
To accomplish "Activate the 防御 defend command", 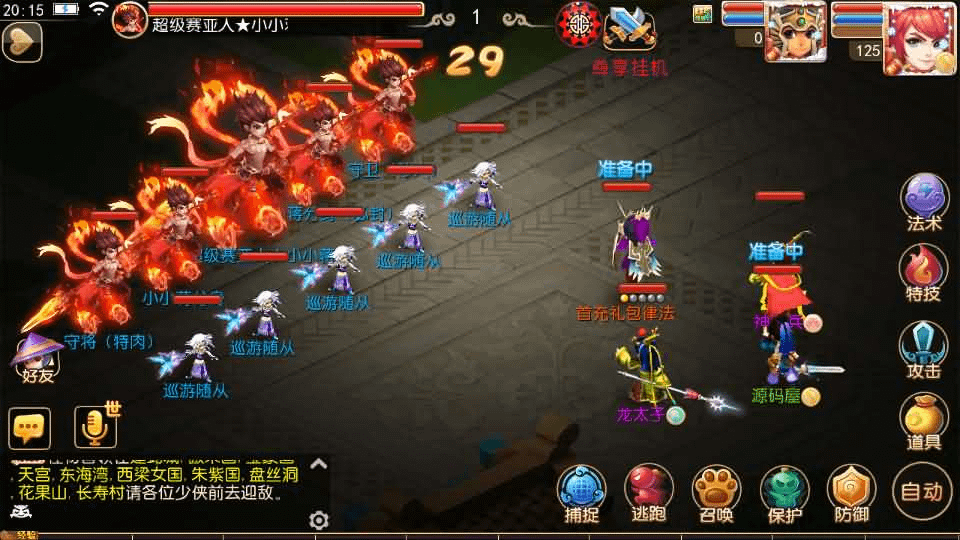I will pos(852,492).
